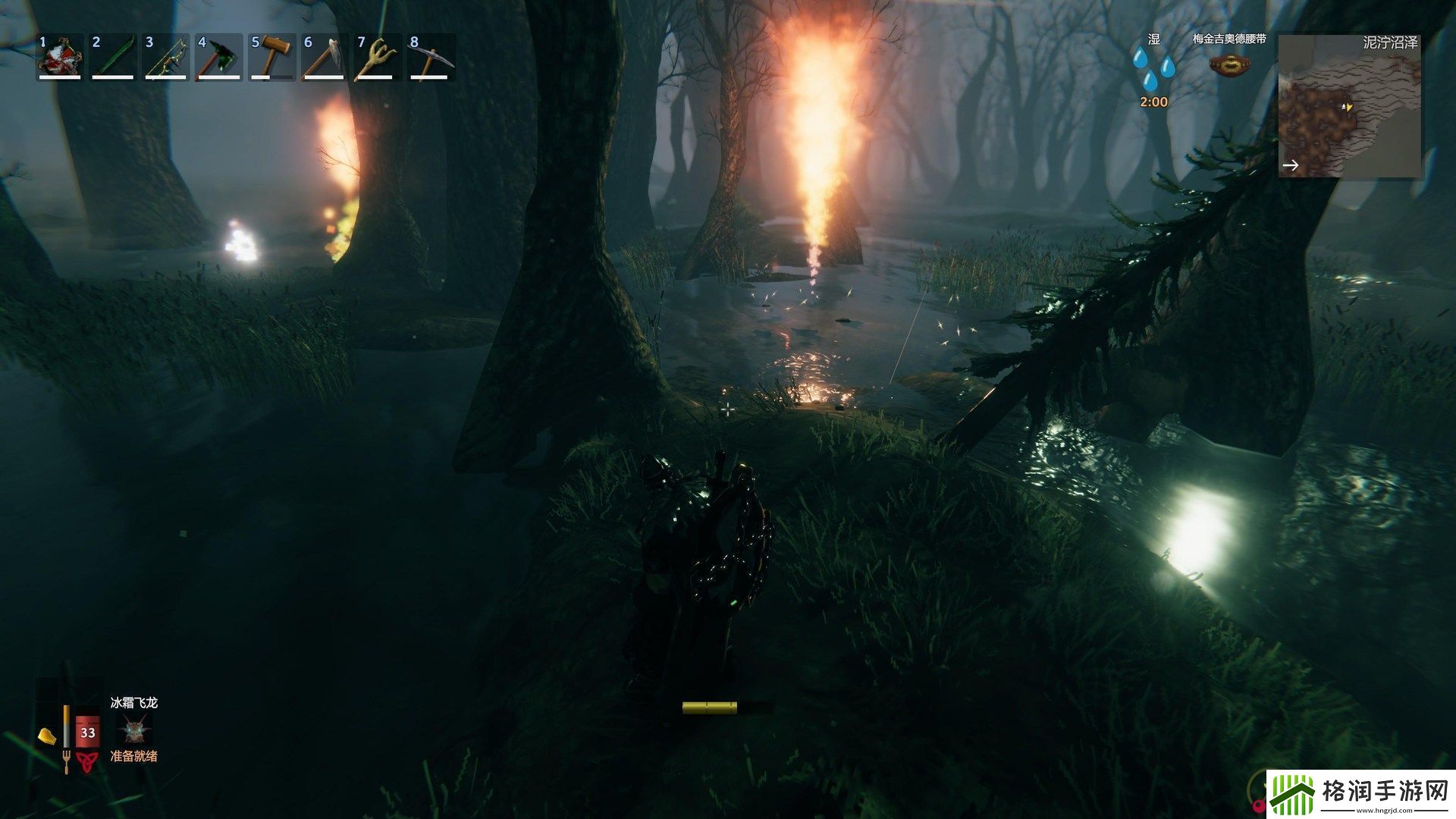Equip the wooden hammer in slot 5
This screenshot has height=819, width=1456.
272,56
